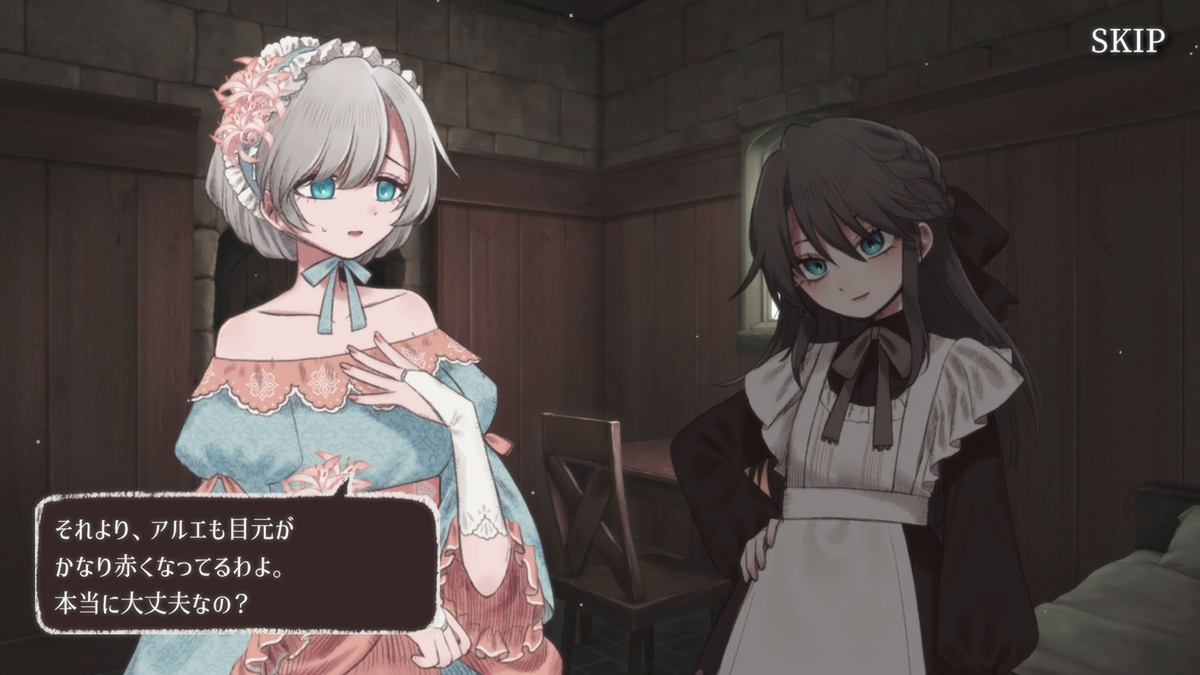Advance the dialogue by clicking the speech box

point(237,563)
